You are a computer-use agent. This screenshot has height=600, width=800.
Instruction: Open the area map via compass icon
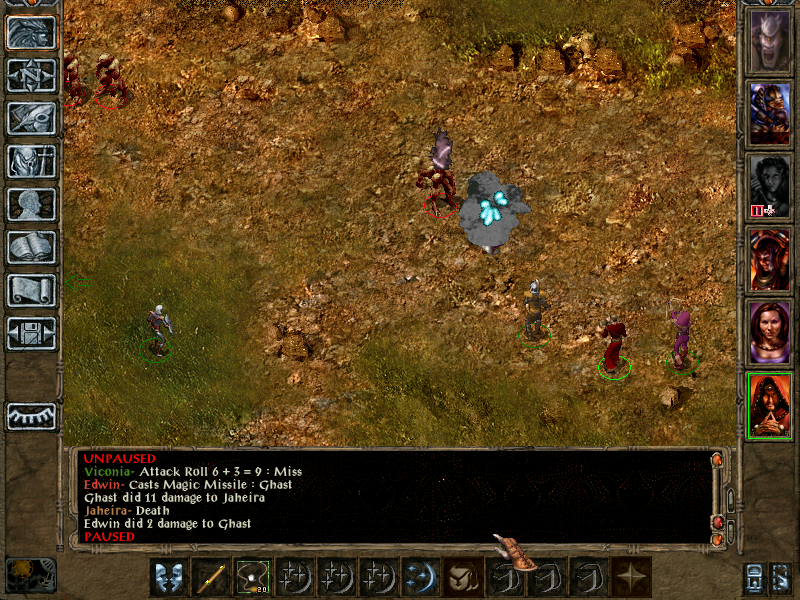point(31,76)
